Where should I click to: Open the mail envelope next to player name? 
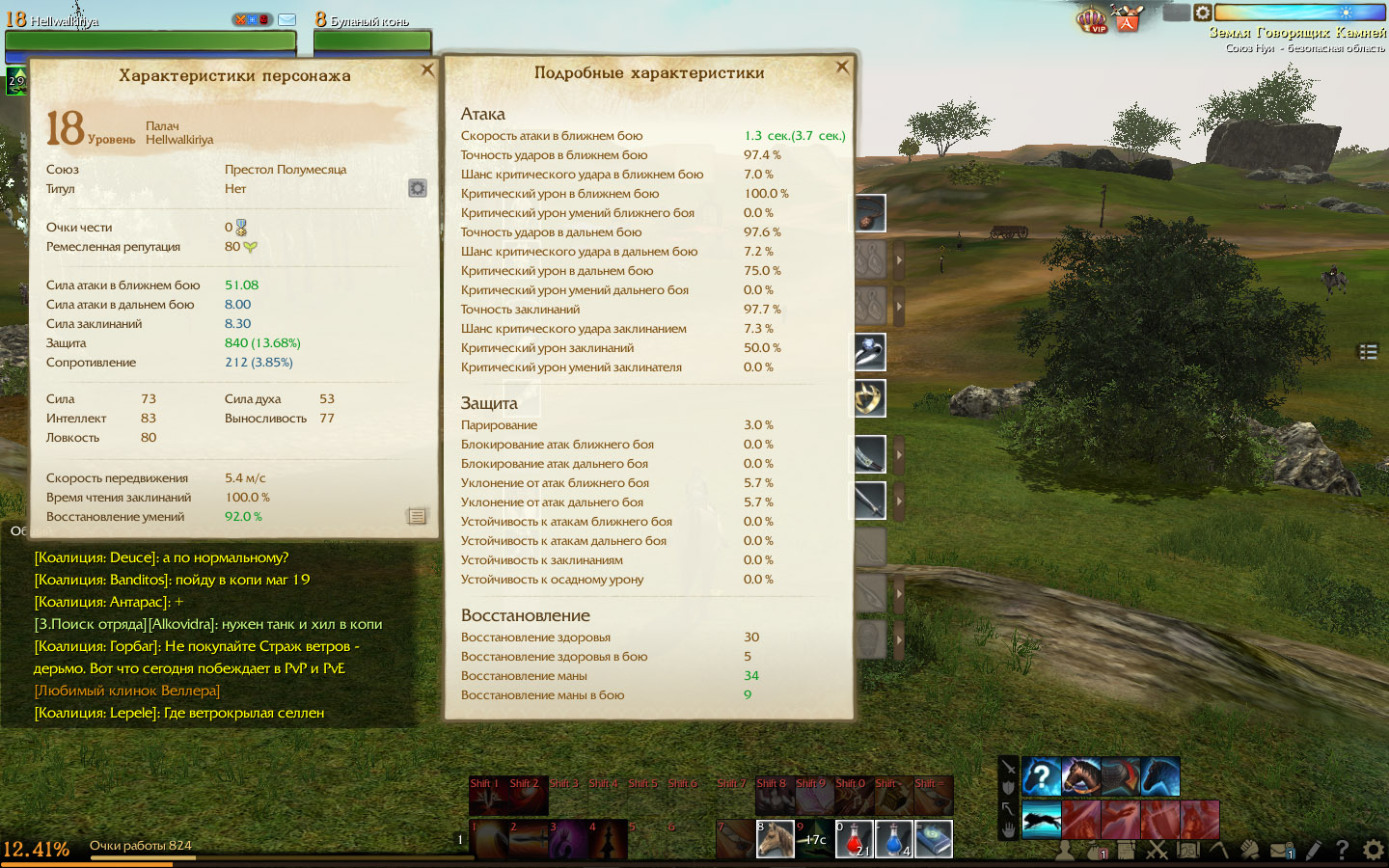point(287,19)
